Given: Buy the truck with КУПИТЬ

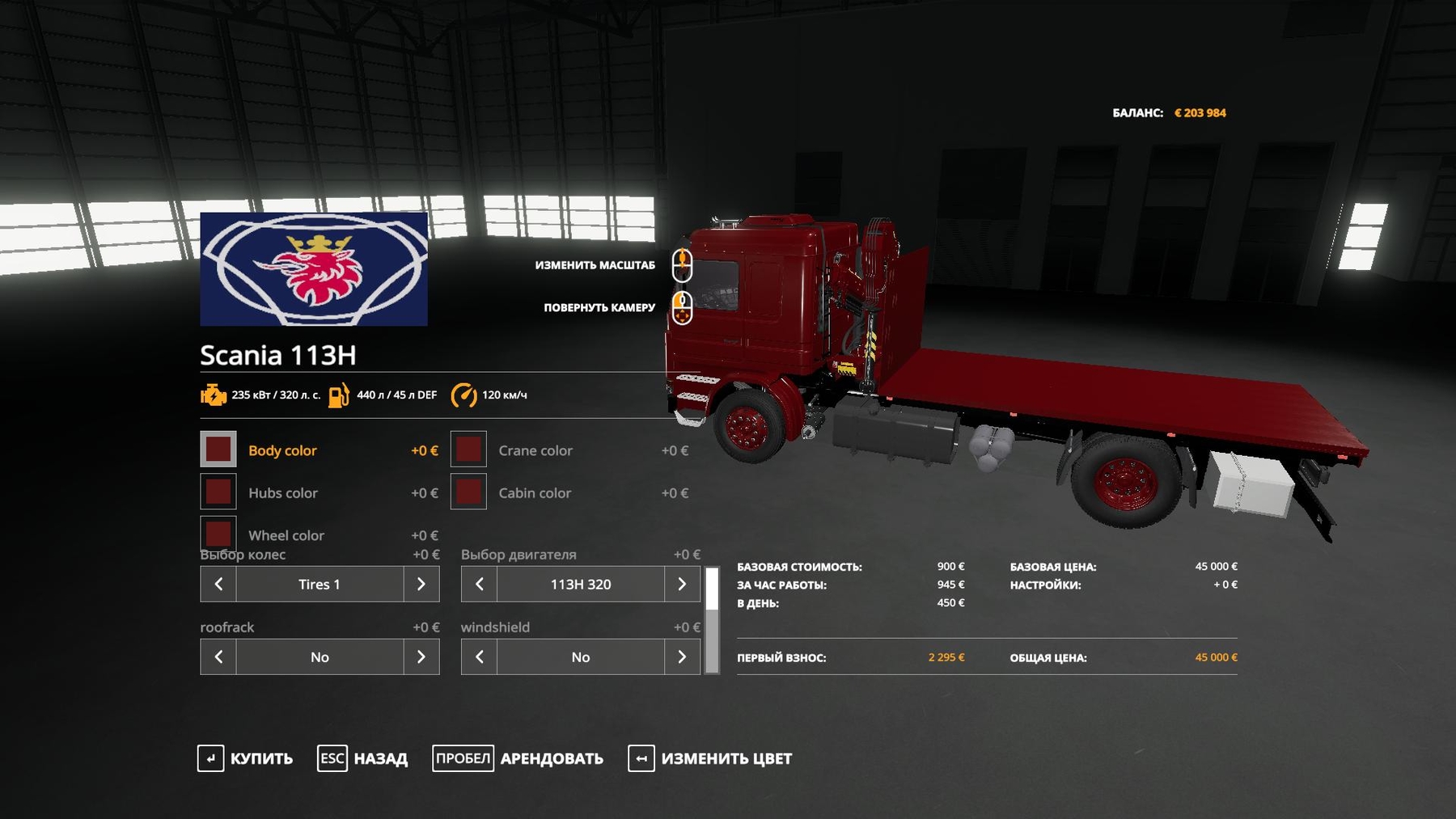Looking at the screenshot, I should tap(245, 758).
